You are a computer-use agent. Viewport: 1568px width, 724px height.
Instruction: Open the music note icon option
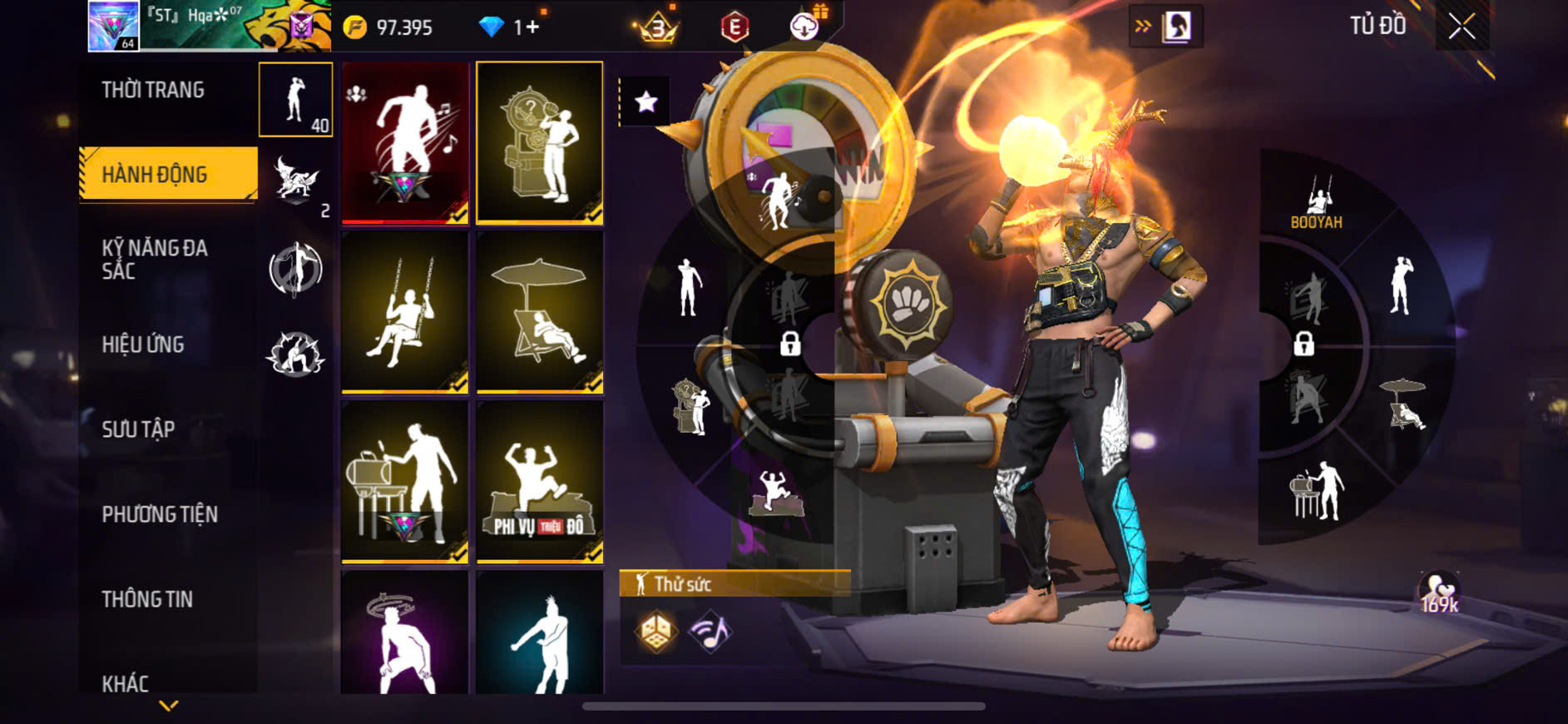coord(710,632)
